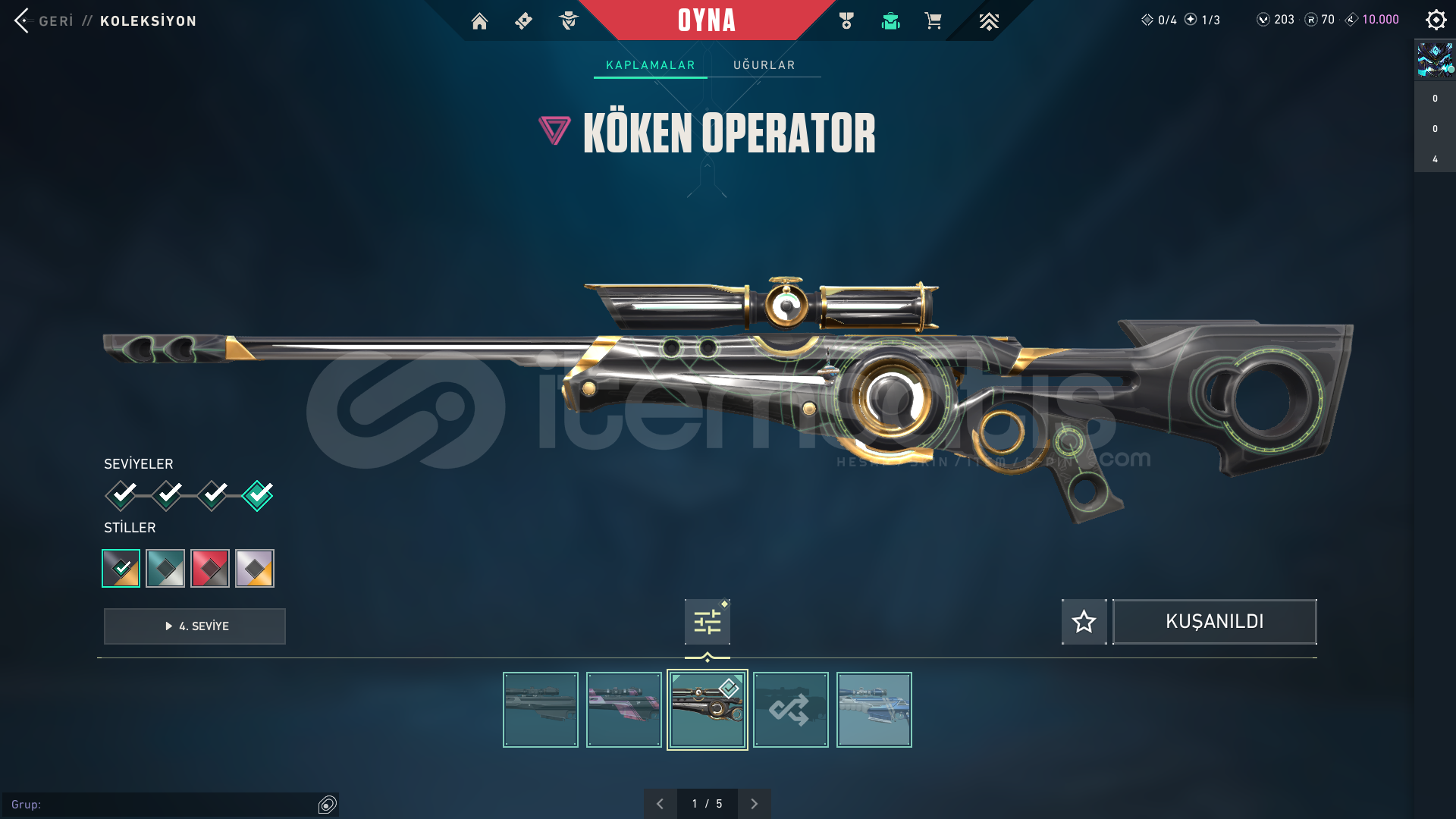Image resolution: width=1456 pixels, height=819 pixels.
Task: Click the KUŞANILDI equip button
Action: tap(1214, 622)
